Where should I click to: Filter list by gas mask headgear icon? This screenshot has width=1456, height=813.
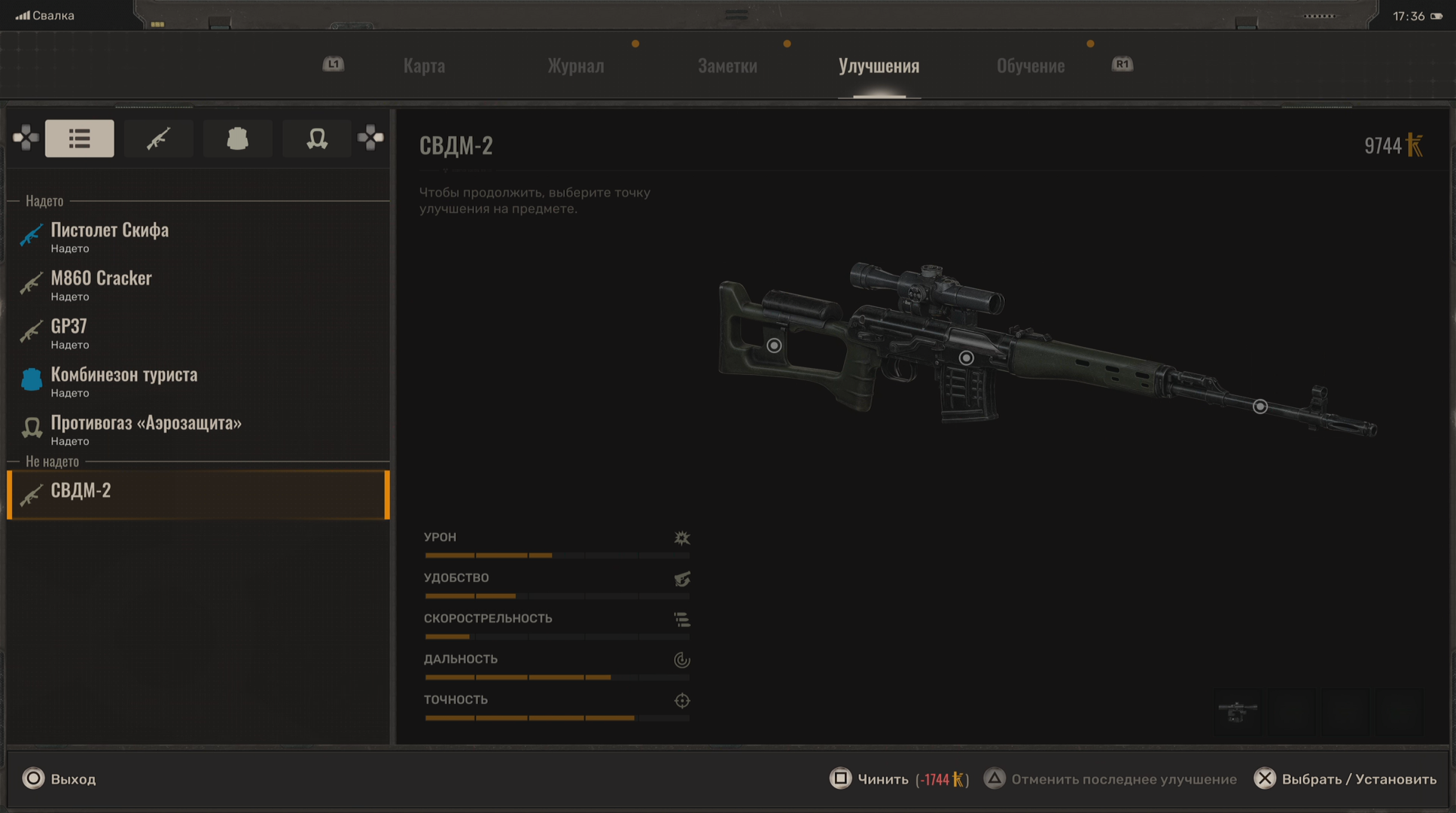[x=317, y=139]
